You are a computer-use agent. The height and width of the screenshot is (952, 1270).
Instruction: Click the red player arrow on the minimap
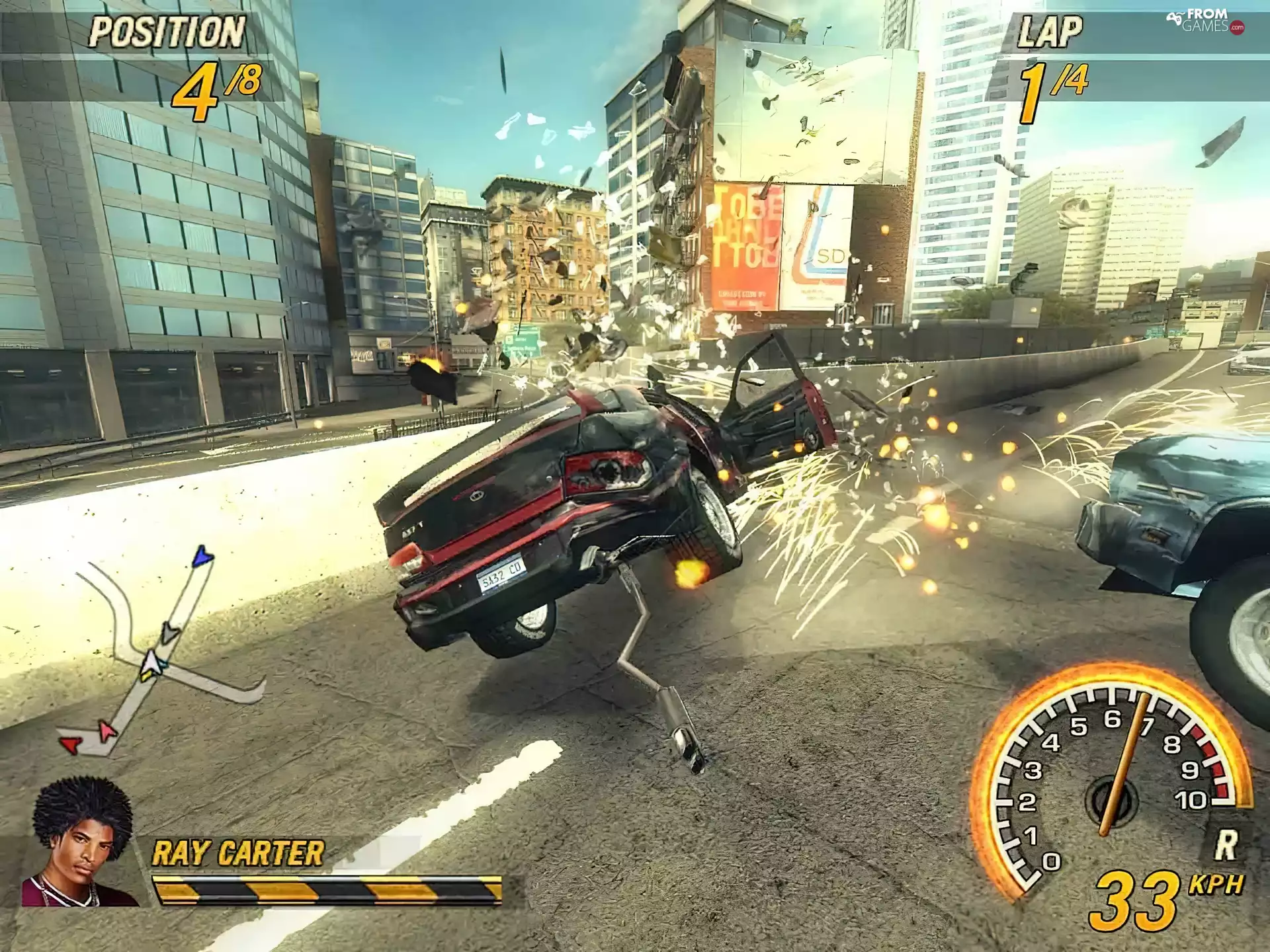pyautogui.click(x=71, y=744)
